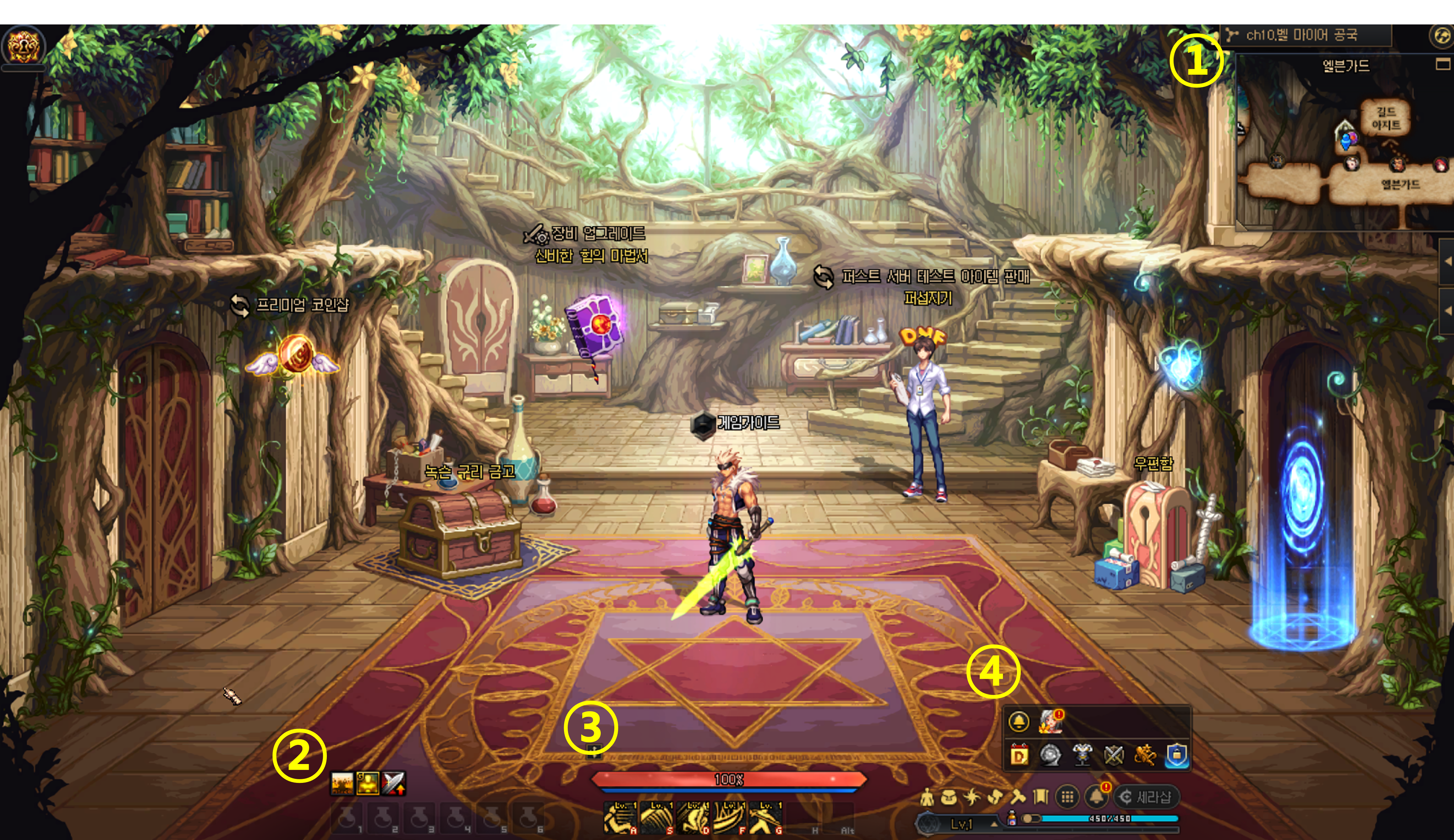Click the minimap window toggle button

coord(1442,64)
